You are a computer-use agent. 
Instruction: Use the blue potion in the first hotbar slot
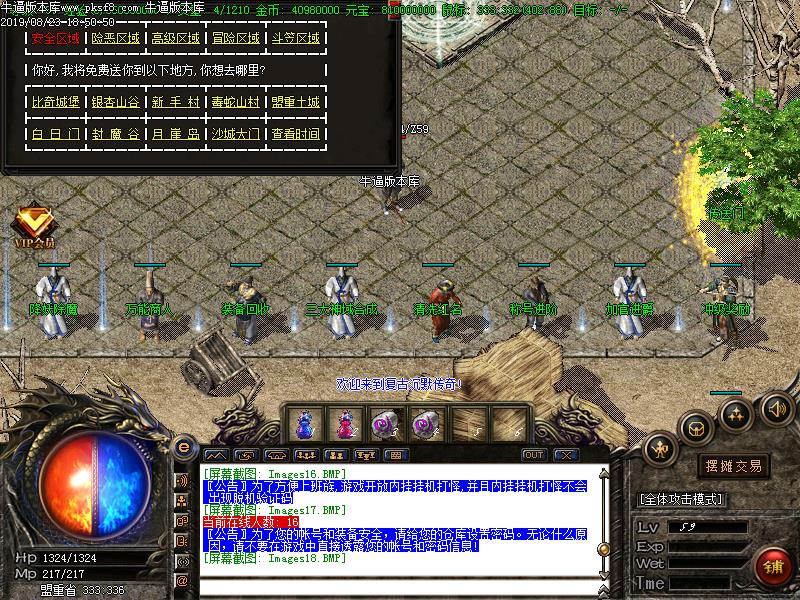(x=304, y=424)
